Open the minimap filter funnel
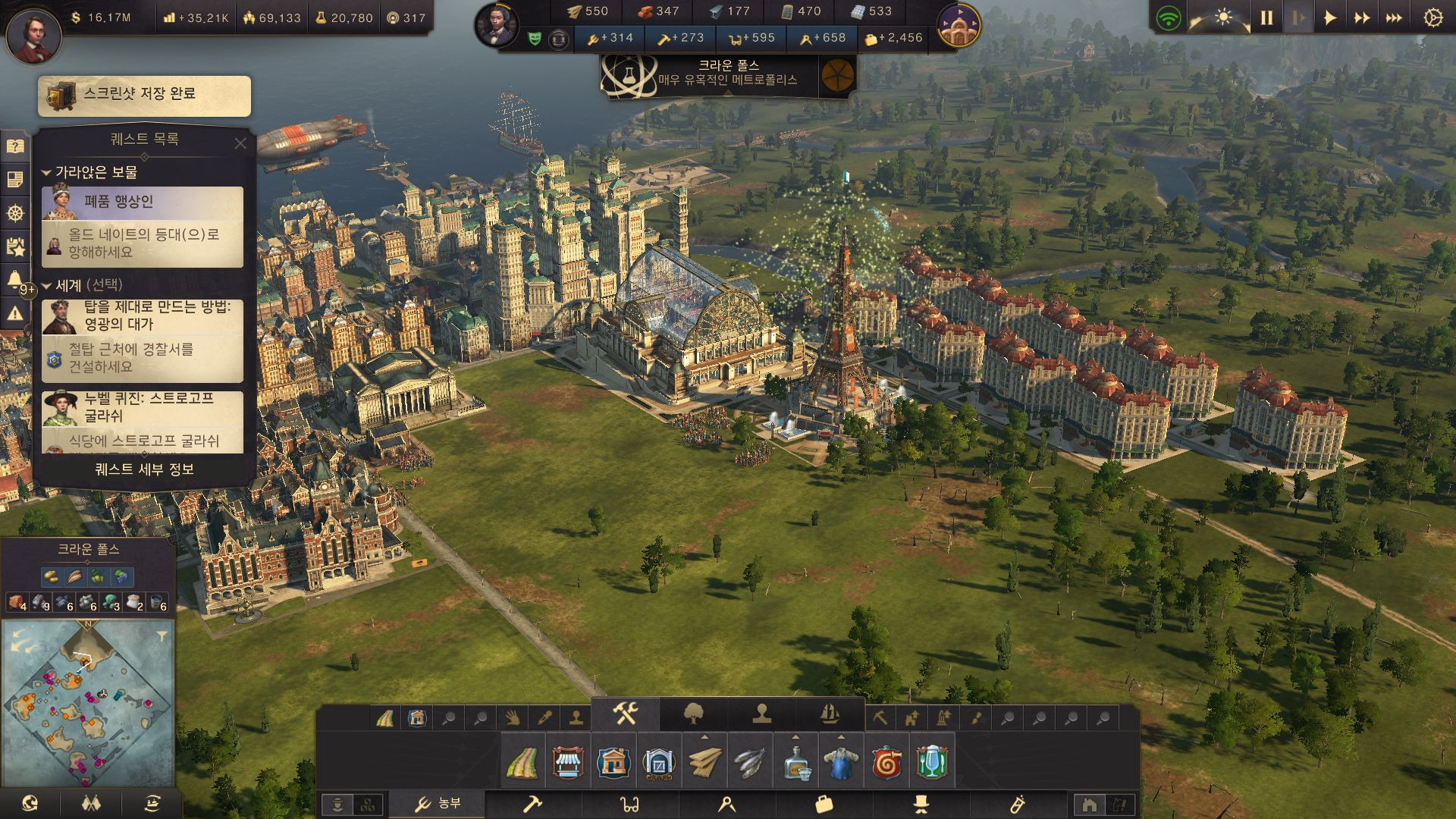 [x=162, y=636]
